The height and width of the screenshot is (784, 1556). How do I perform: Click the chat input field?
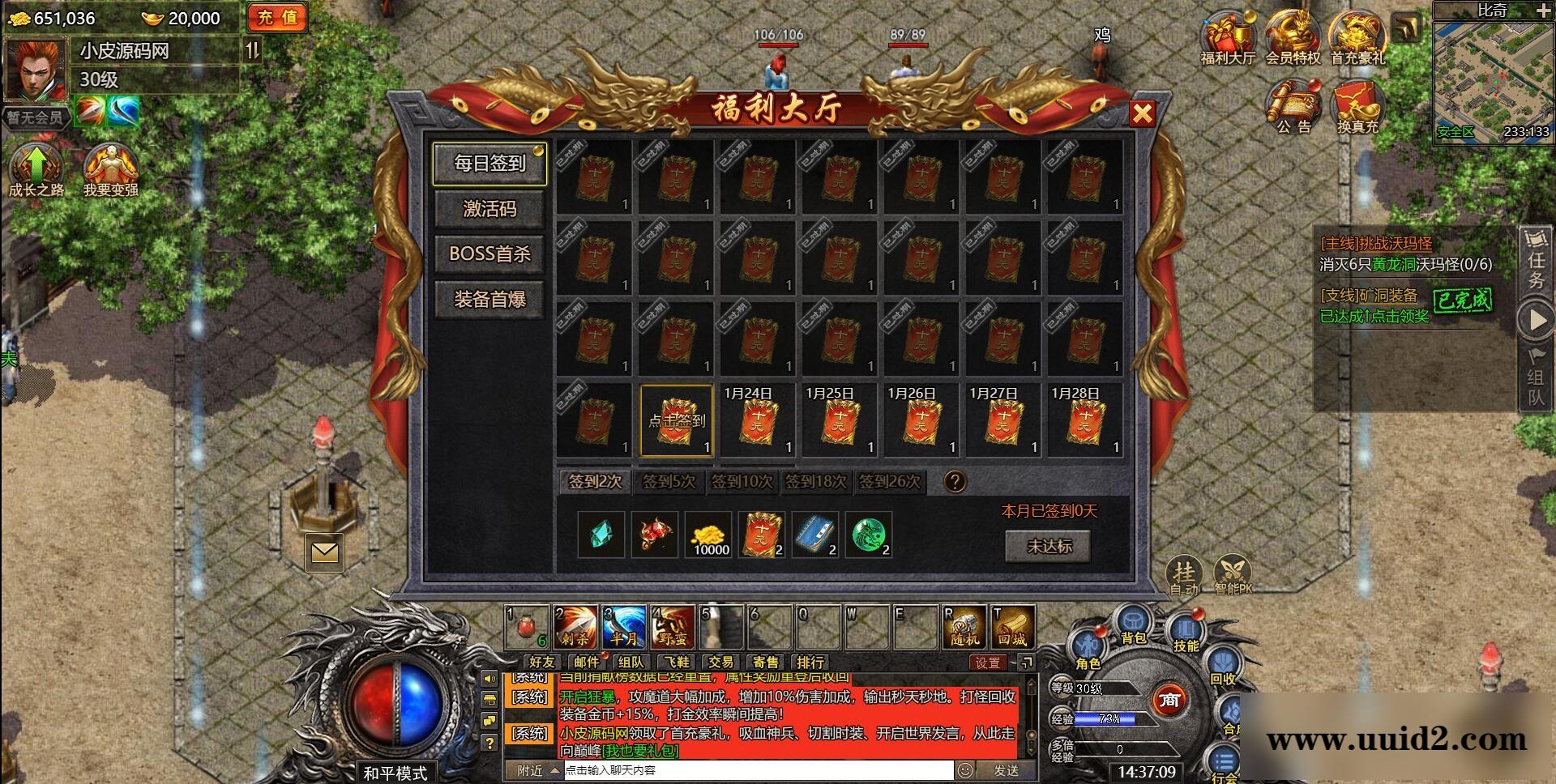click(x=758, y=770)
